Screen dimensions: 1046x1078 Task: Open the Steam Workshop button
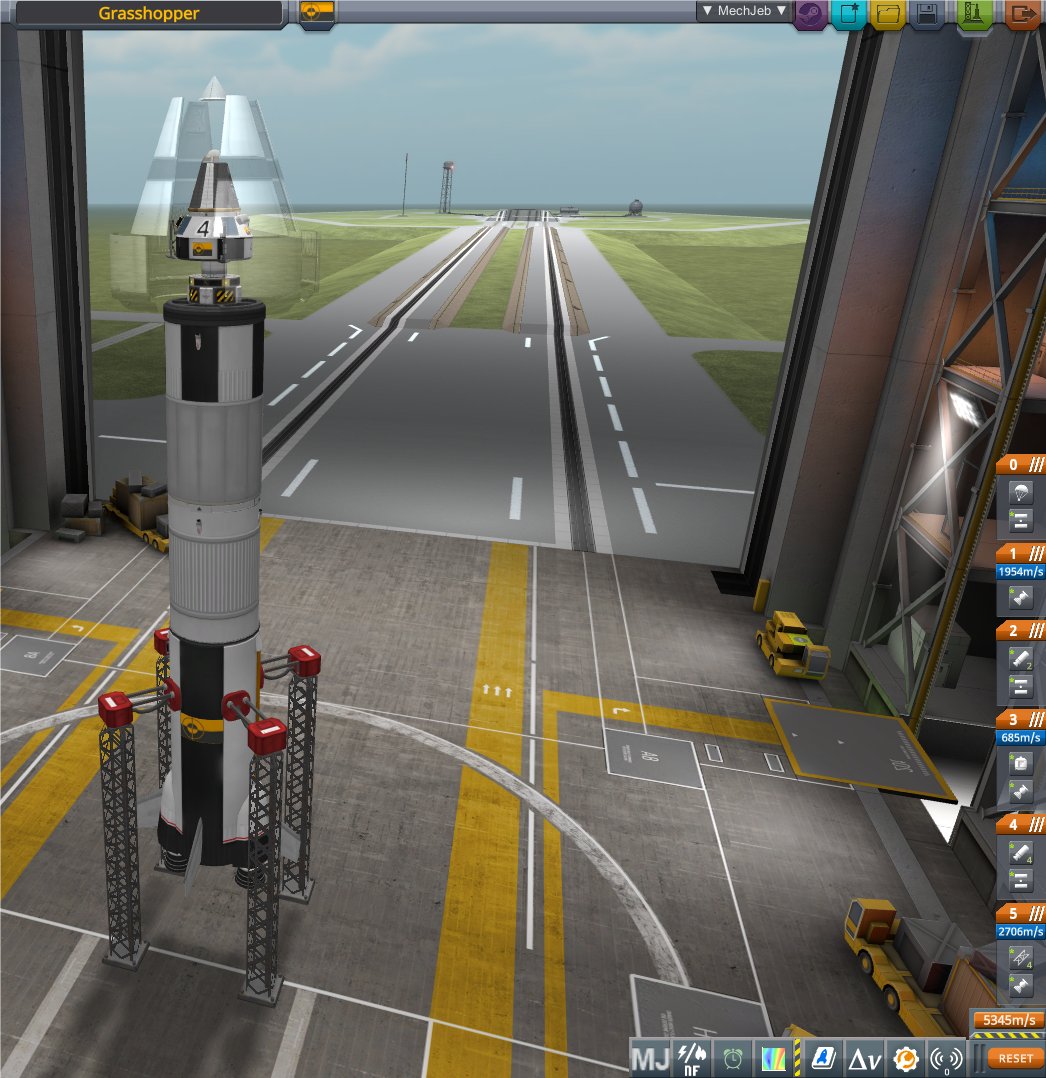(810, 15)
